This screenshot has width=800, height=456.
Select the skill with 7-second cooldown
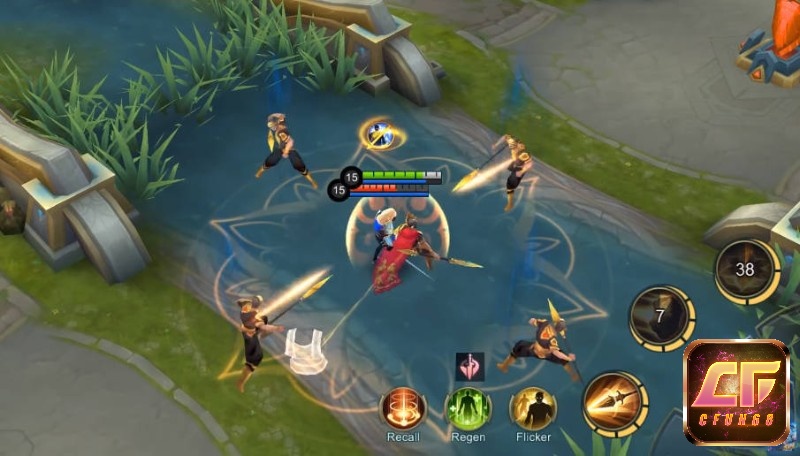tap(661, 318)
